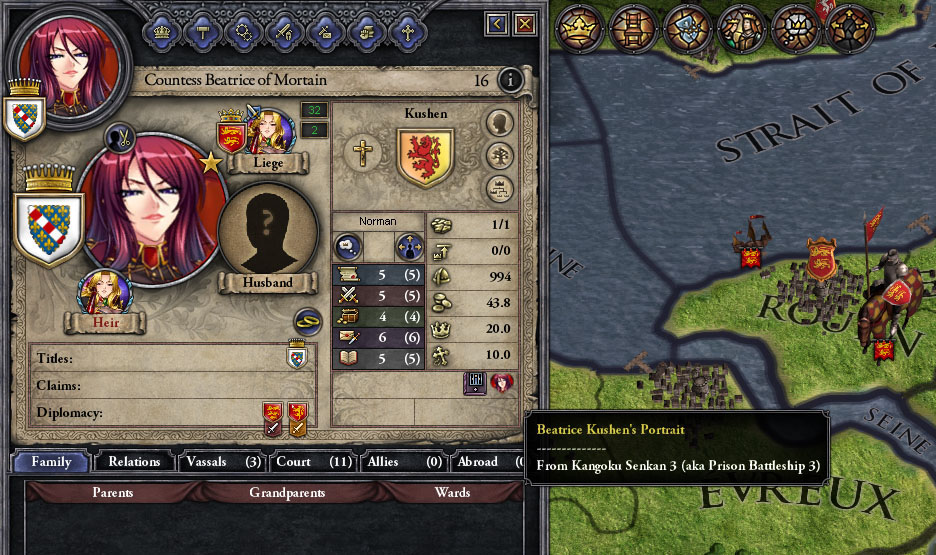
Task: Arrange a marriage with the gold rings icon
Action: pos(307,322)
